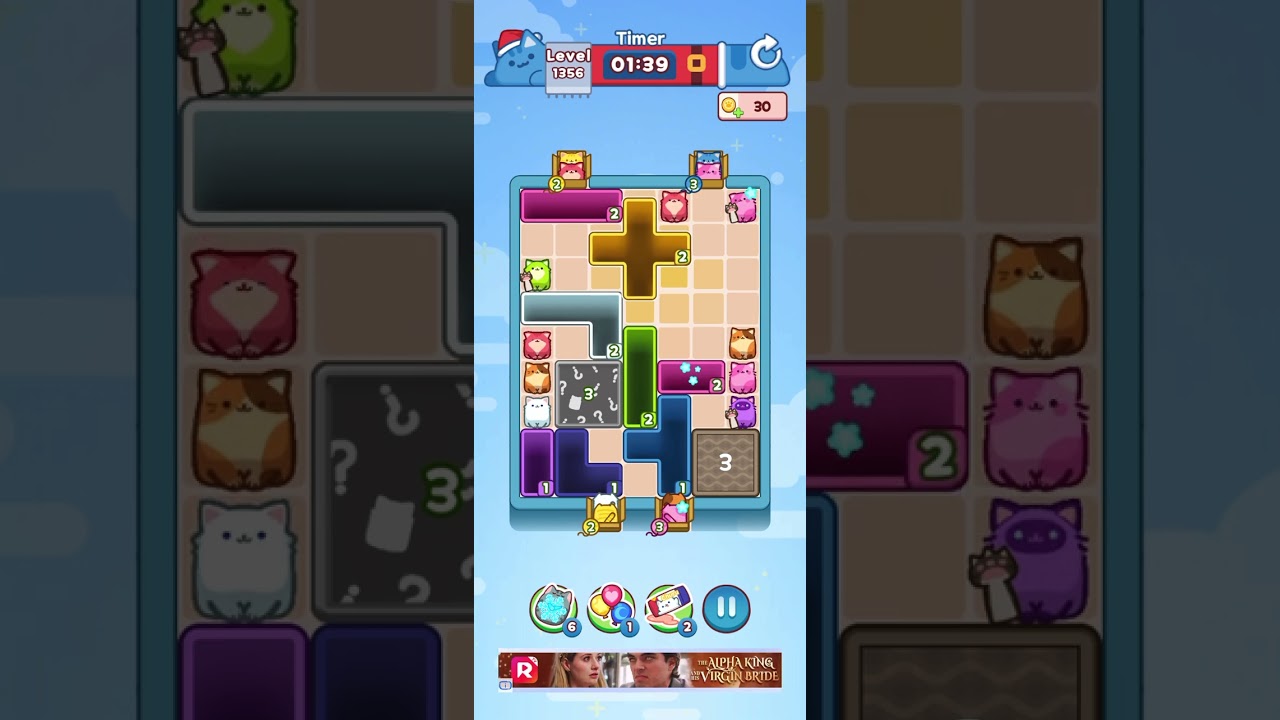Use the balloons power-up
The image size is (1280, 720).
(608, 608)
